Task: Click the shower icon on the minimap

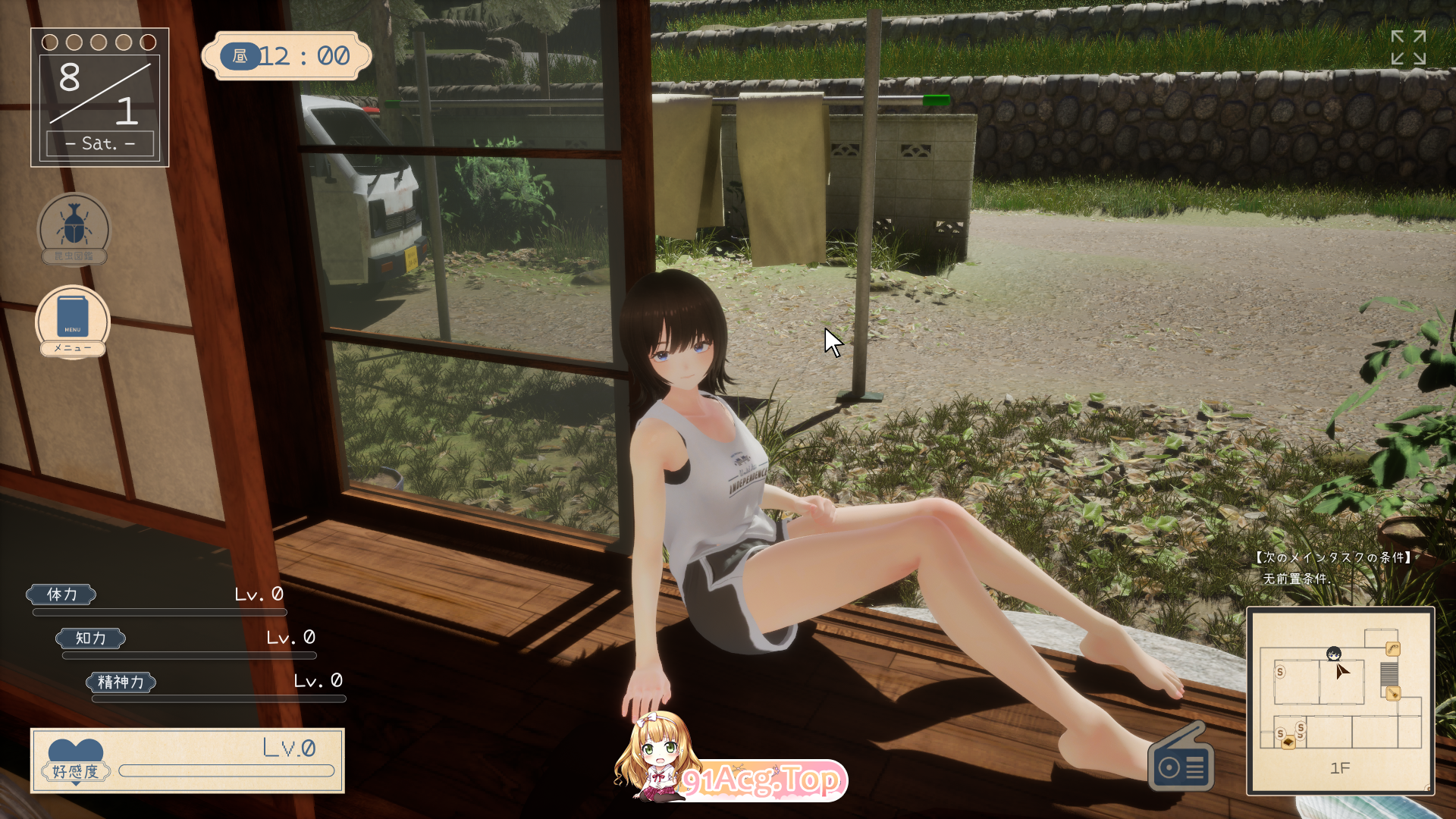Action: point(1393,649)
